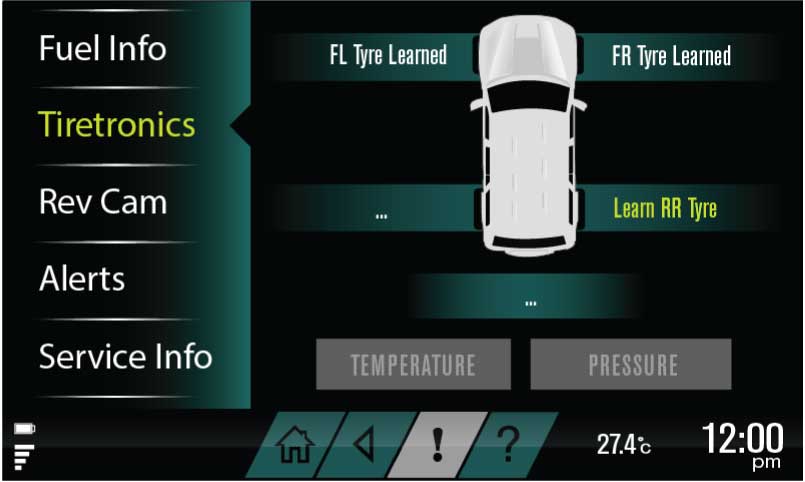Open Service Info
Image resolution: width=805 pixels, height=482 pixels.
[125, 356]
